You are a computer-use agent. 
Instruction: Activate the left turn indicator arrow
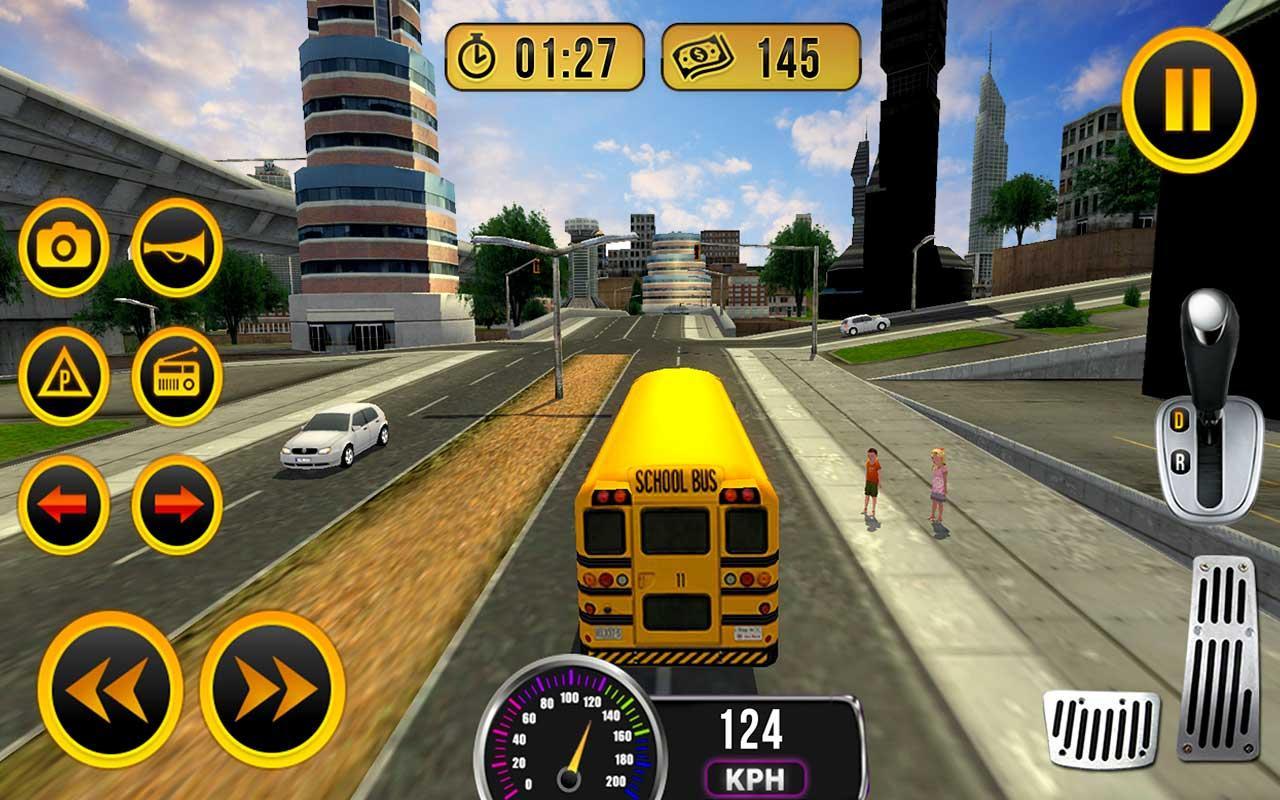(64, 505)
